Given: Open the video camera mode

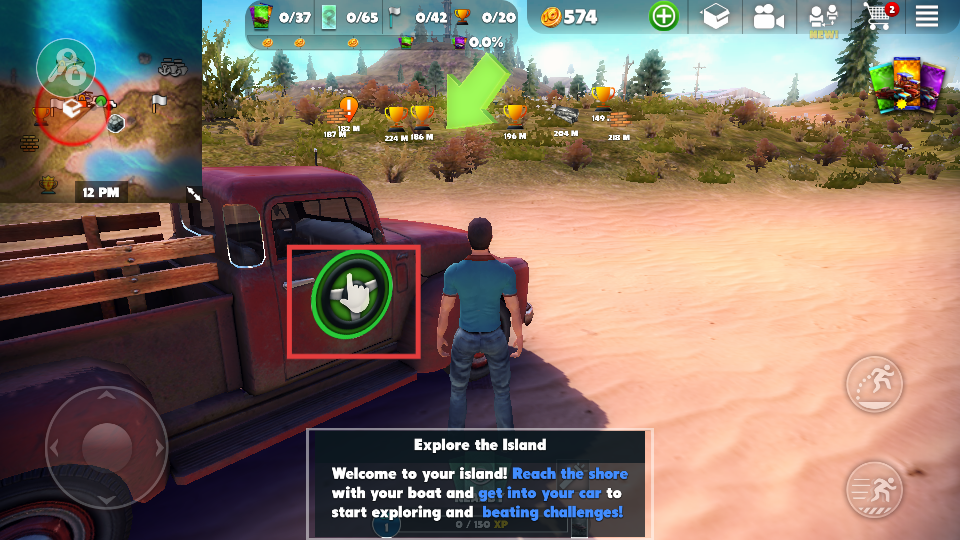Looking at the screenshot, I should 768,17.
